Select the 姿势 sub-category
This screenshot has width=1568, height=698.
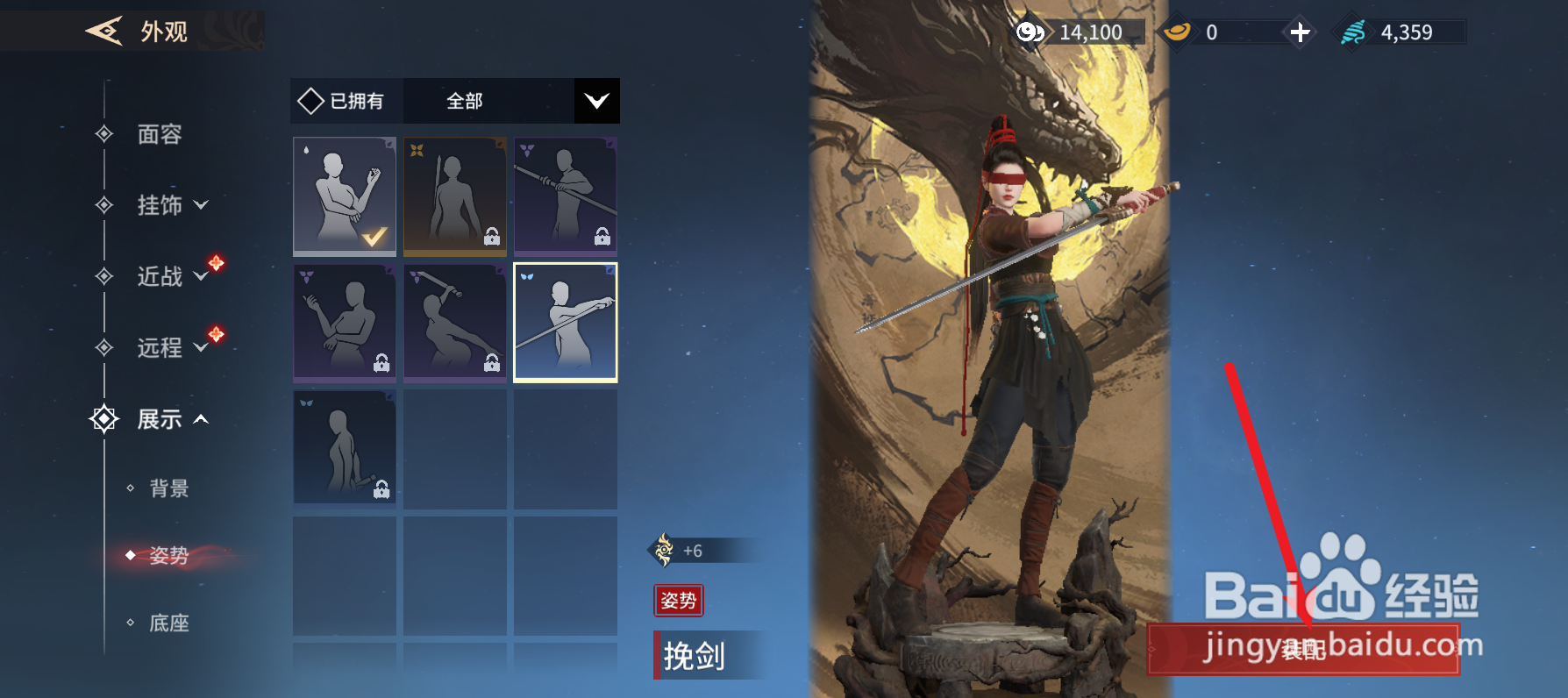[168, 555]
